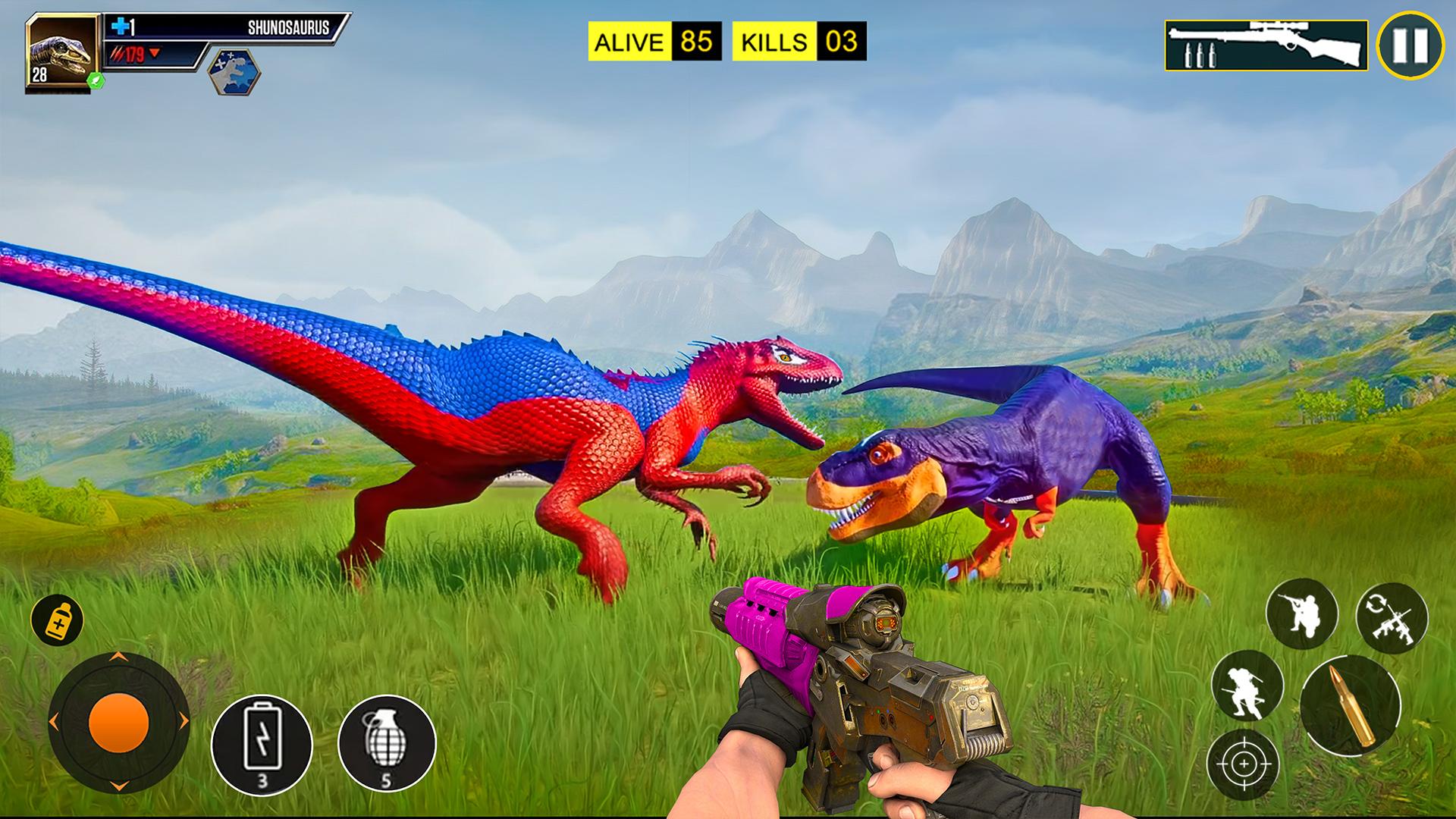Pause the game
The image size is (1456, 819).
(x=1410, y=45)
